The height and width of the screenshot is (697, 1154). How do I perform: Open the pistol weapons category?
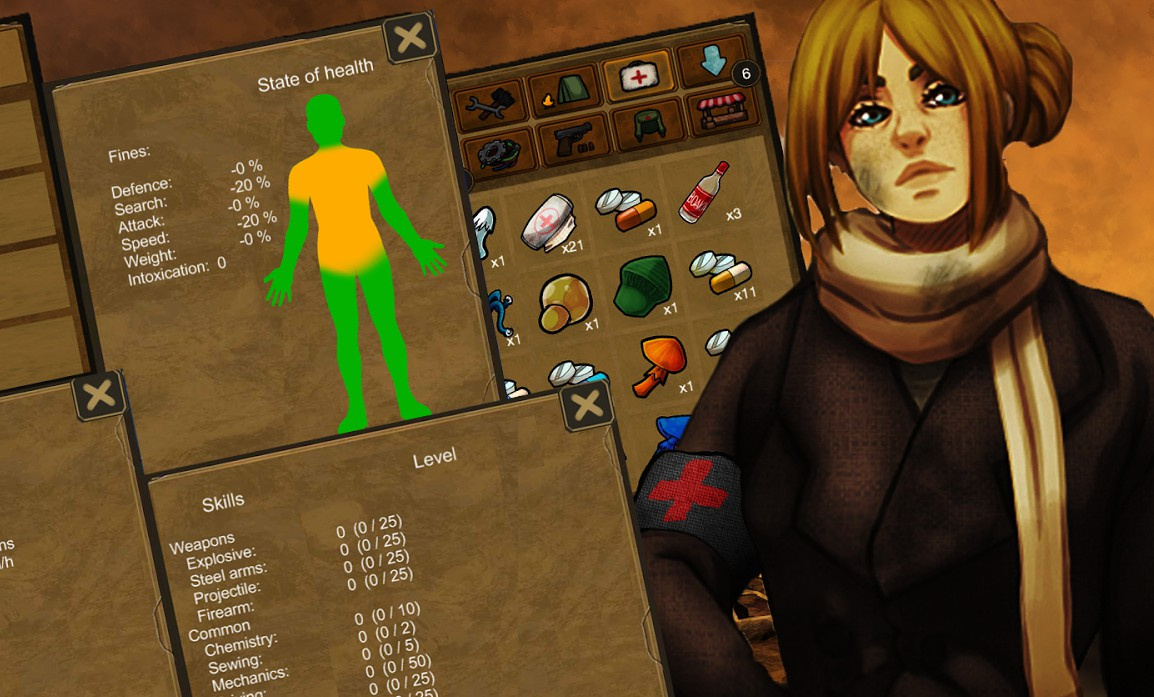click(x=573, y=138)
